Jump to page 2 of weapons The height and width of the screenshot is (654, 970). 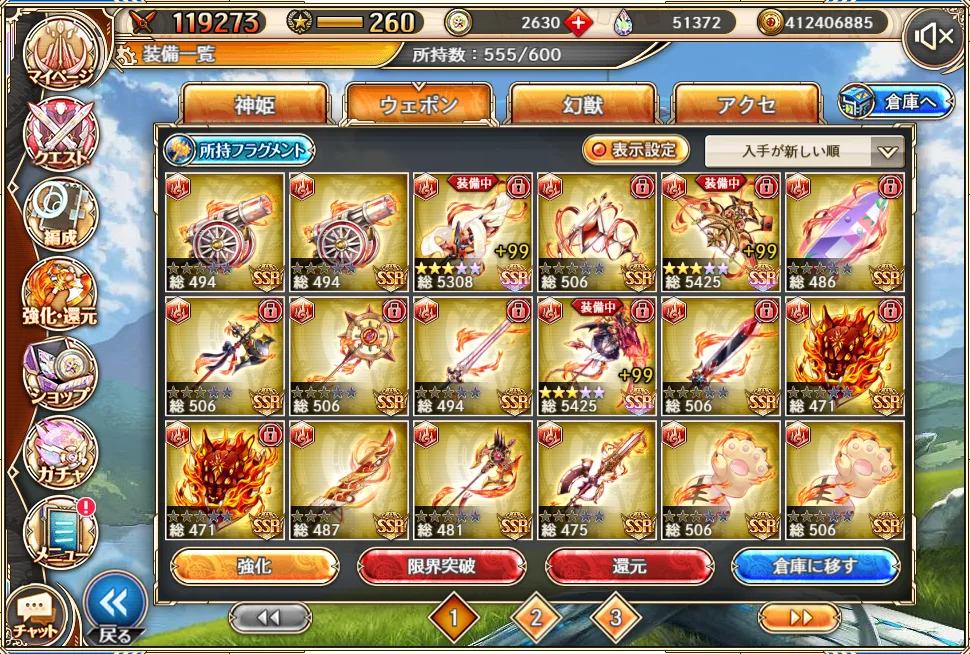point(536,618)
